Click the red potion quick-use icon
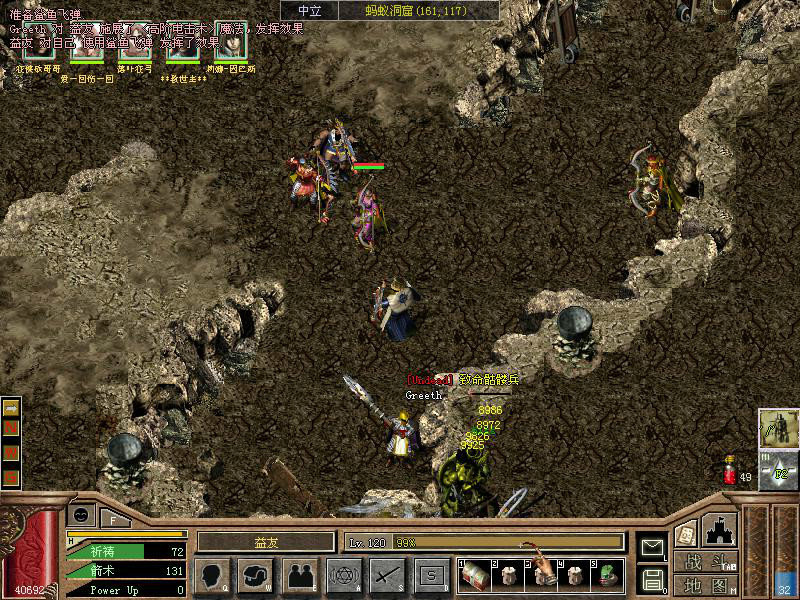Screen dimensions: 800x600 (729, 470)
